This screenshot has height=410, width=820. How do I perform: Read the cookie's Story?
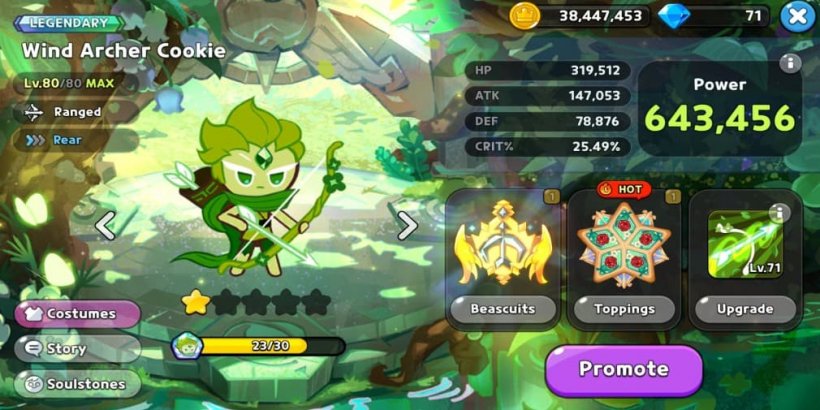[78, 349]
